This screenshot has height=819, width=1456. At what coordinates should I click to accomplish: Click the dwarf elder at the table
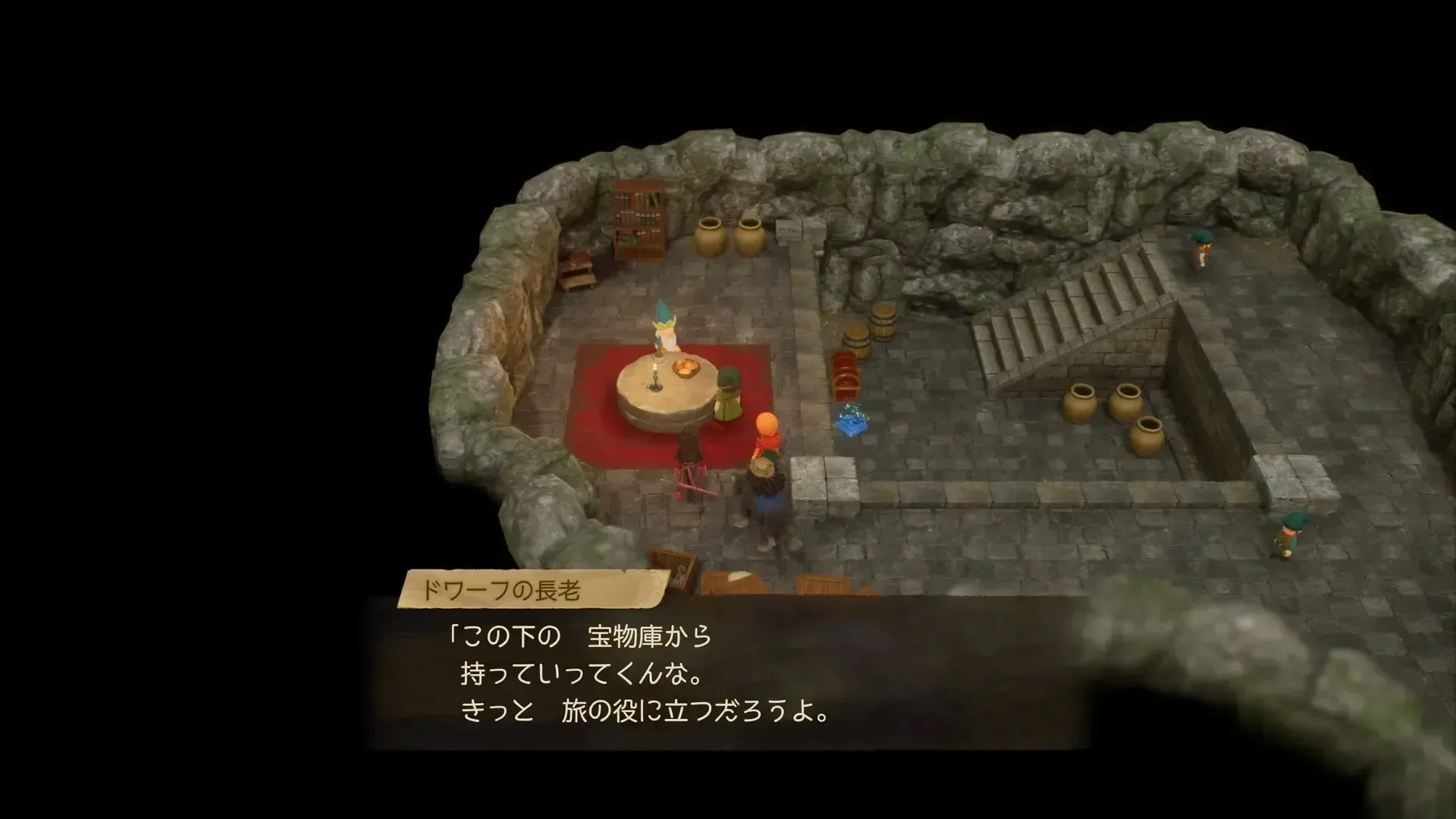(x=665, y=334)
